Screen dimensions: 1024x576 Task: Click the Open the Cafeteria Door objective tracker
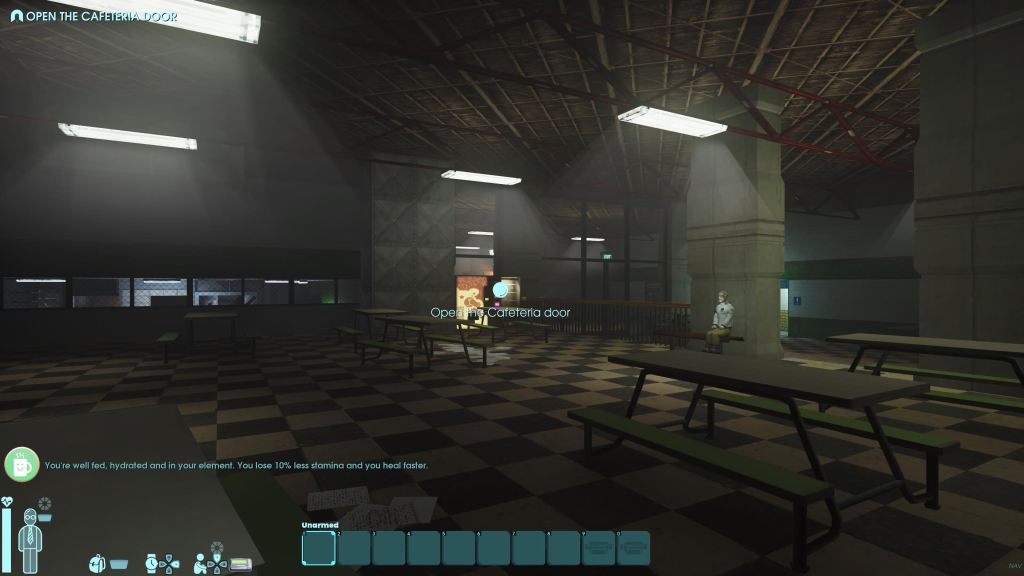(94, 16)
